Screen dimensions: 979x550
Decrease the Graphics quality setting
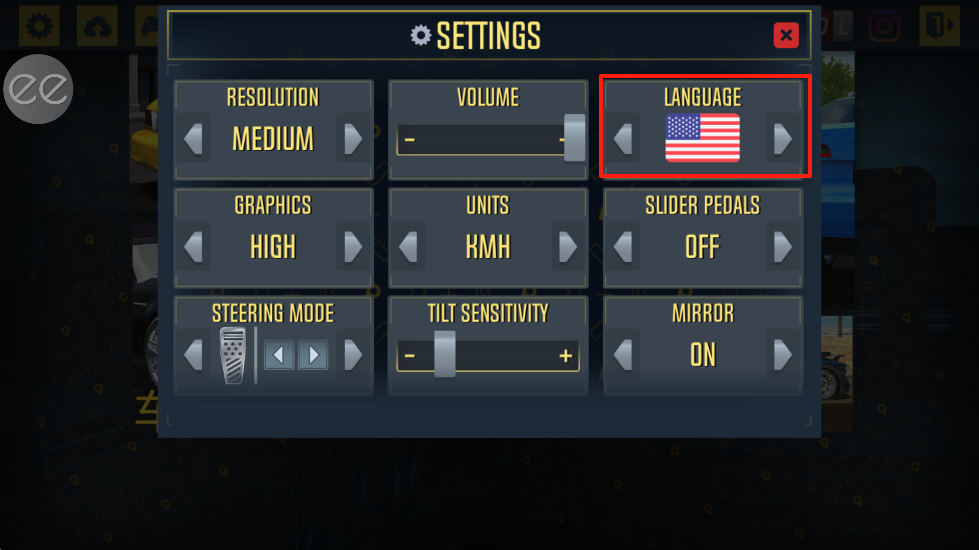tap(194, 246)
